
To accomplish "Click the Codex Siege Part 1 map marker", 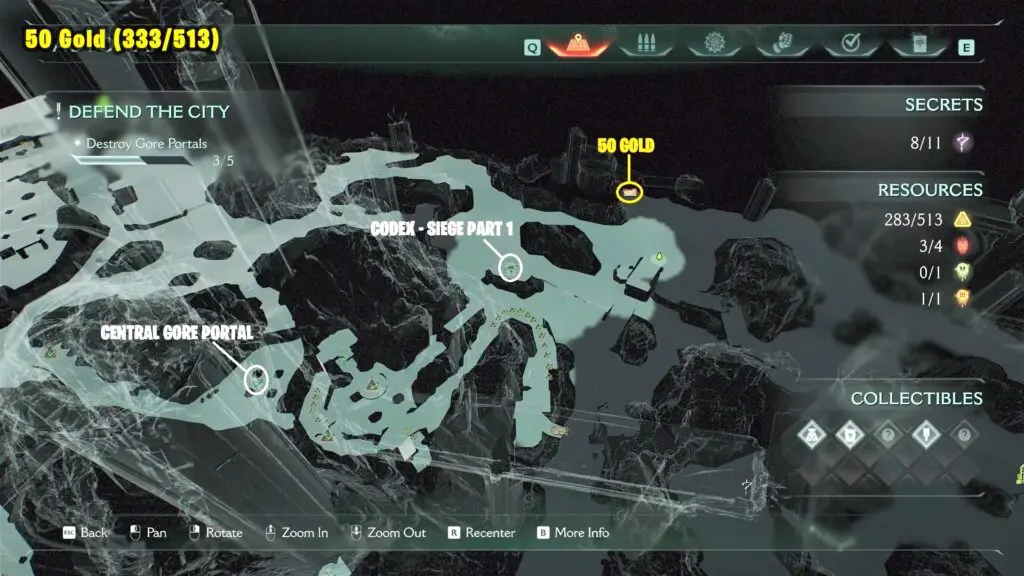I will [x=511, y=267].
